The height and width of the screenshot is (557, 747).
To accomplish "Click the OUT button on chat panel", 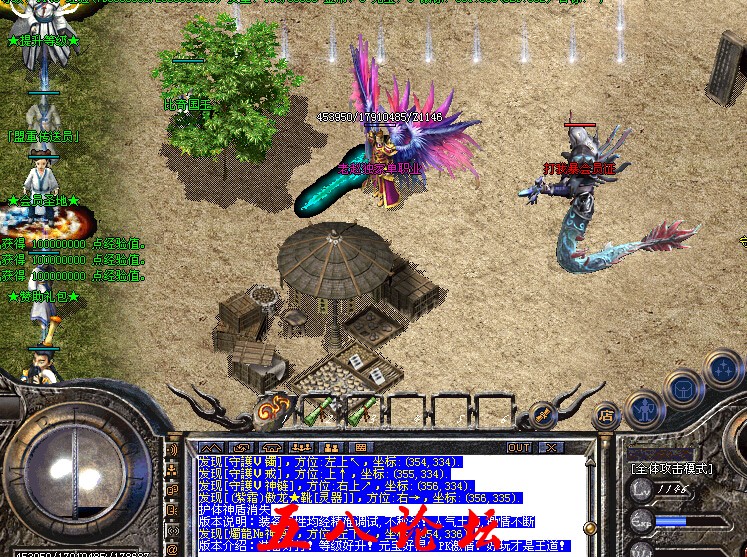I will [x=518, y=447].
